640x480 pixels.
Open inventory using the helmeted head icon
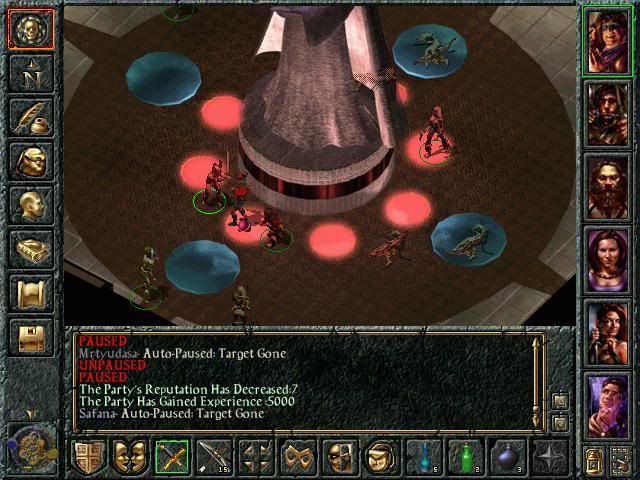pos(31,160)
